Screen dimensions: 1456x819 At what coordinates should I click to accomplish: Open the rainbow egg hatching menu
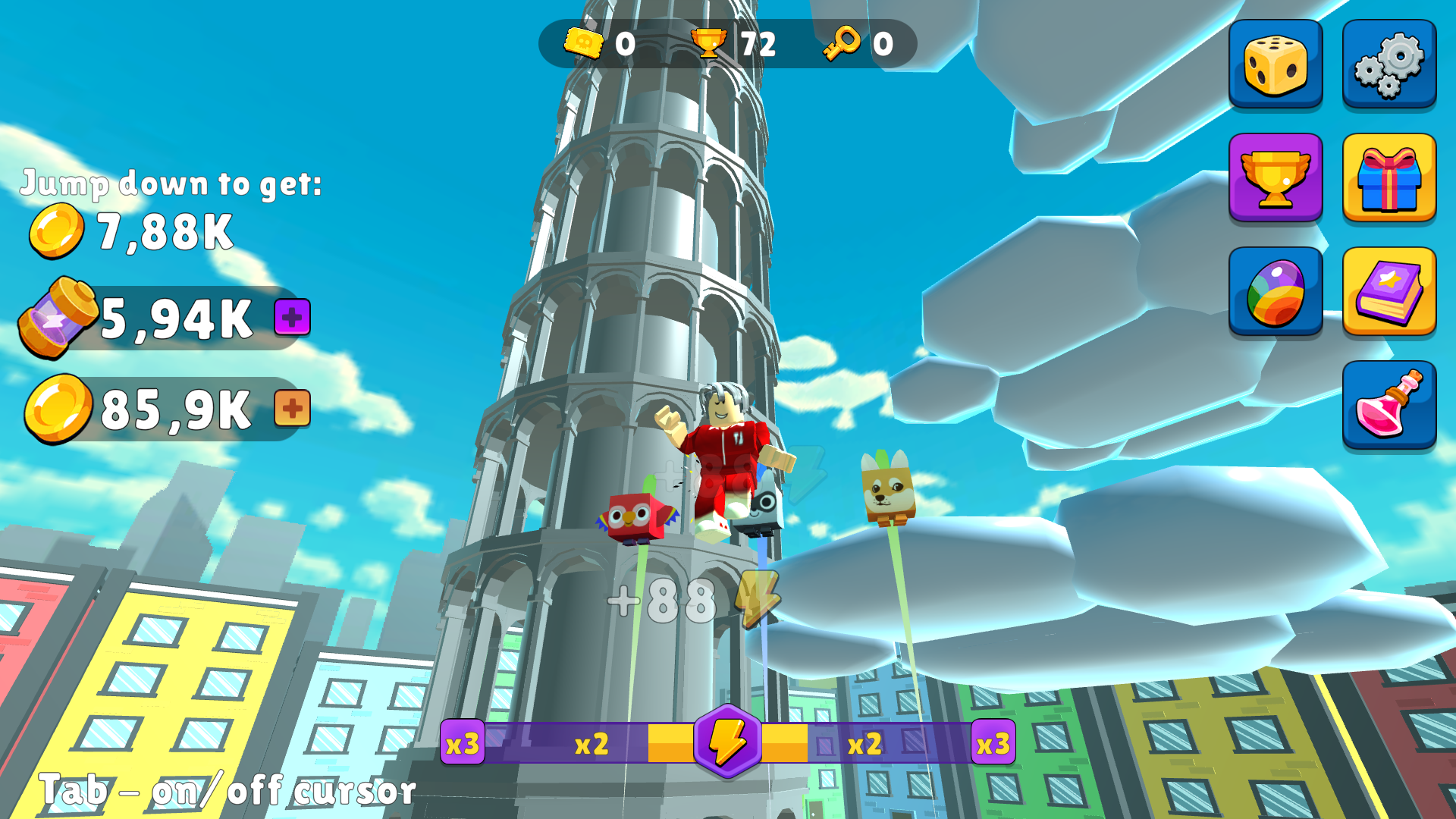1275,290
